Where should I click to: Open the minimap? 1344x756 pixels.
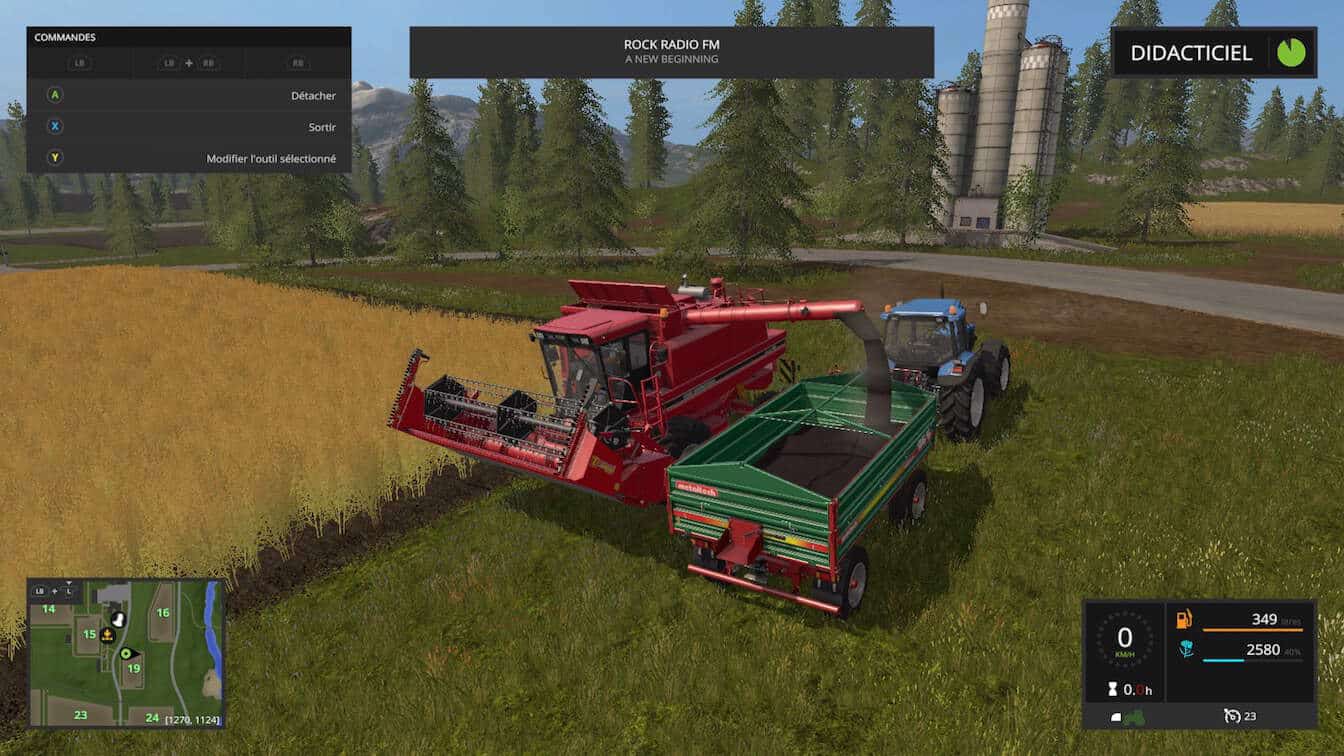(126, 654)
